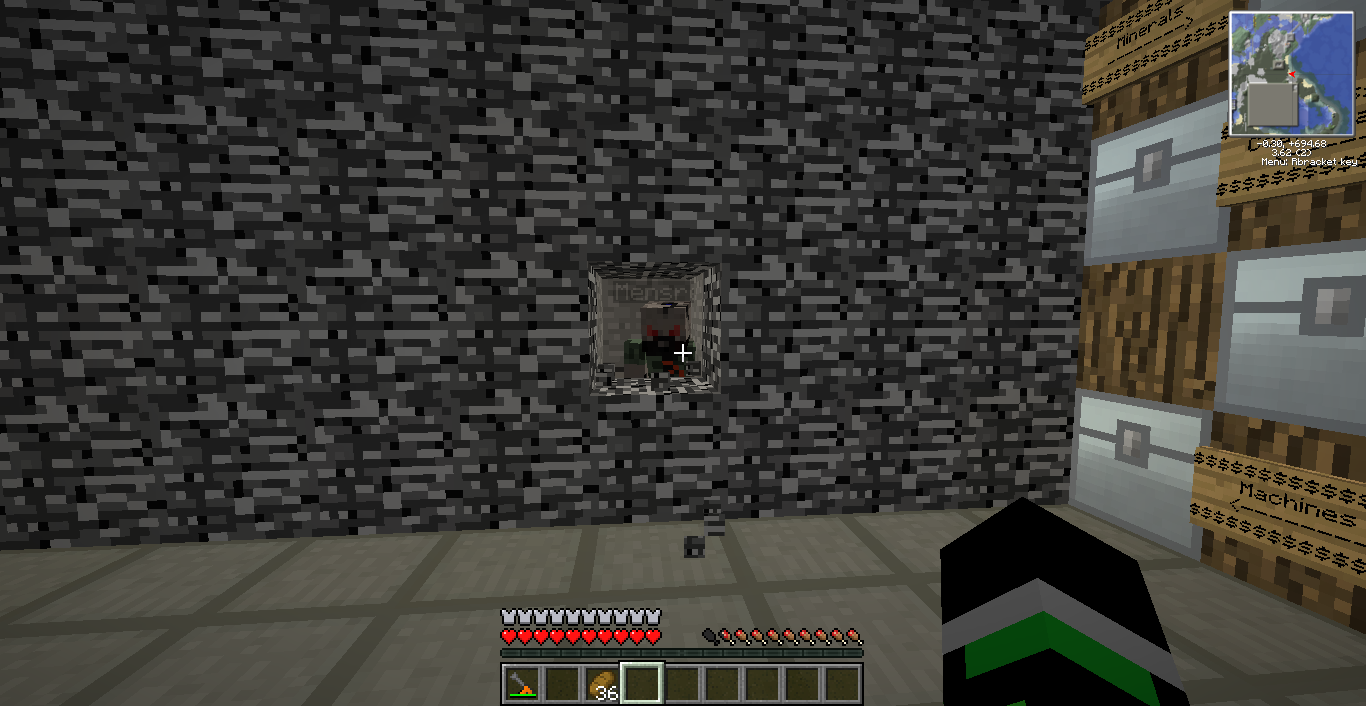Select the bread stack hotbar slot
This screenshot has width=1366, height=706.
[x=601, y=684]
